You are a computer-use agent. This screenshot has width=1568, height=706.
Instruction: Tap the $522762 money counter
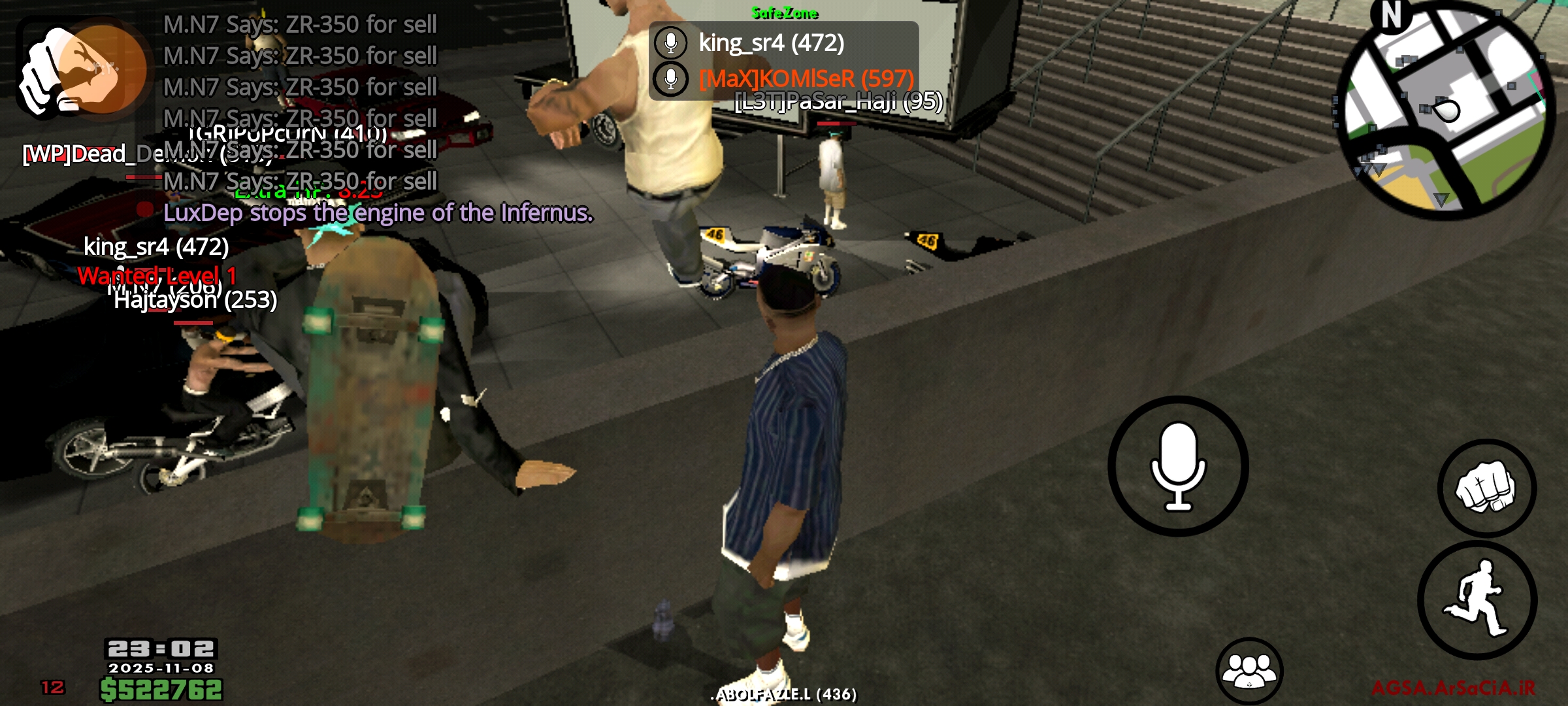point(160,691)
